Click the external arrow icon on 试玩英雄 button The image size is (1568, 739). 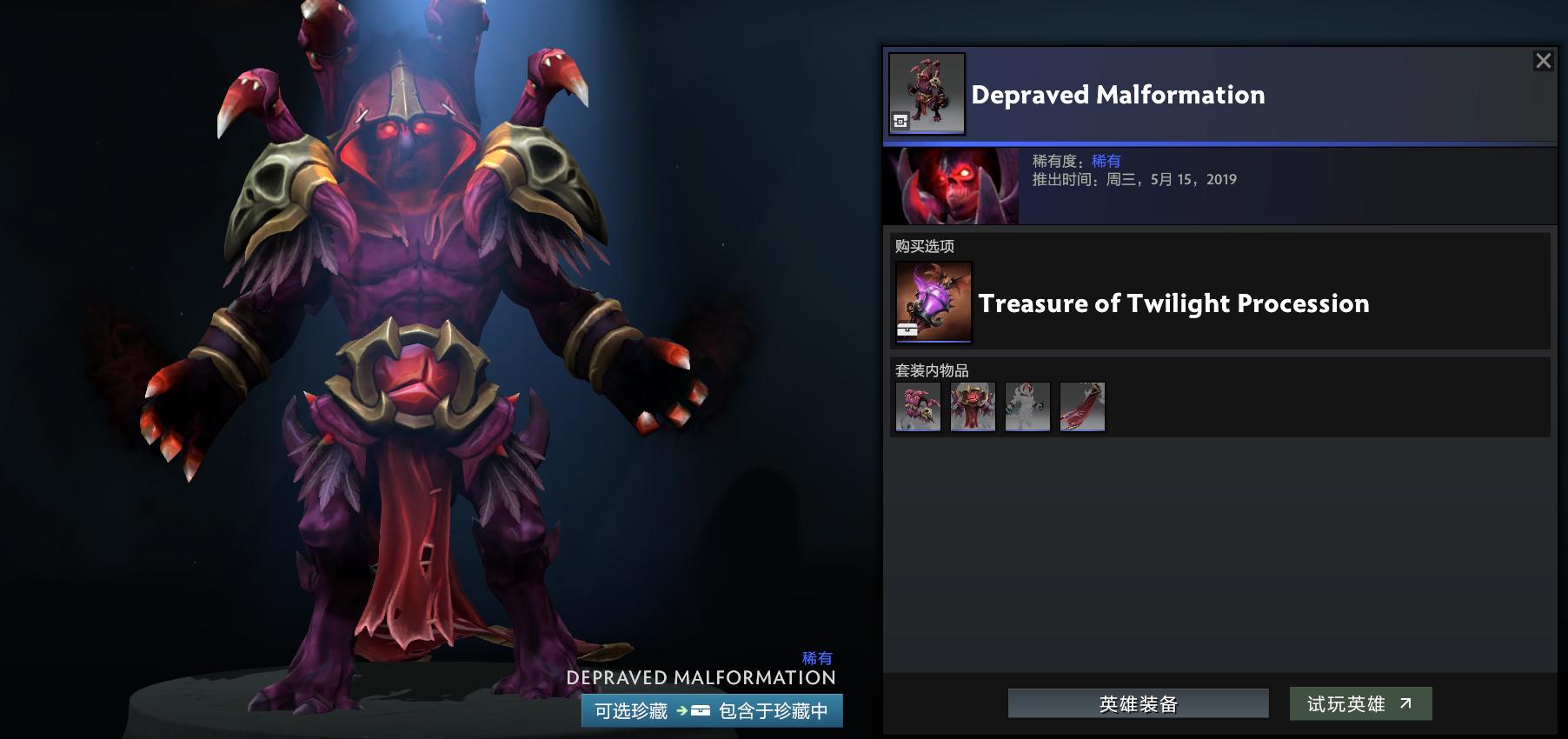click(1408, 703)
